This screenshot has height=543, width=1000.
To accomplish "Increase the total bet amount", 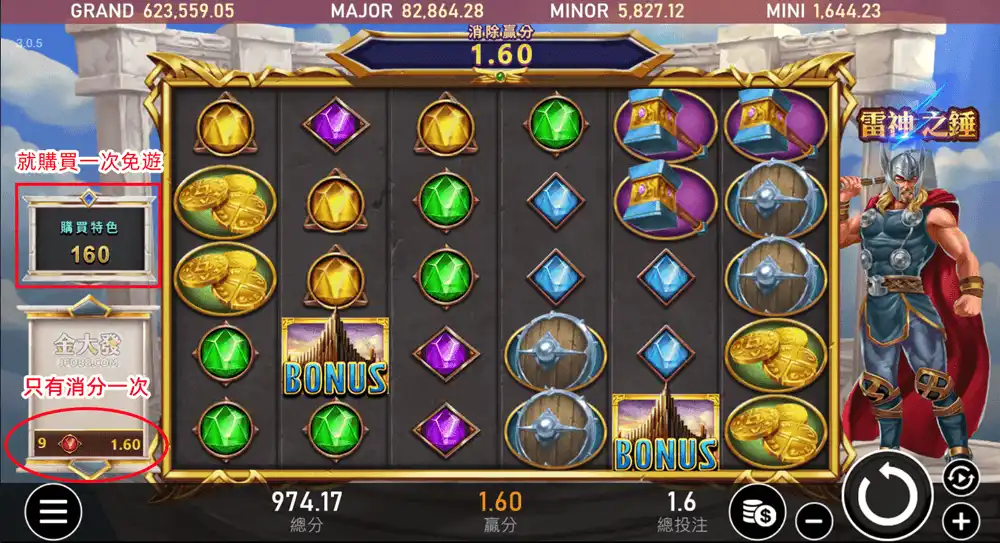I will point(960,520).
